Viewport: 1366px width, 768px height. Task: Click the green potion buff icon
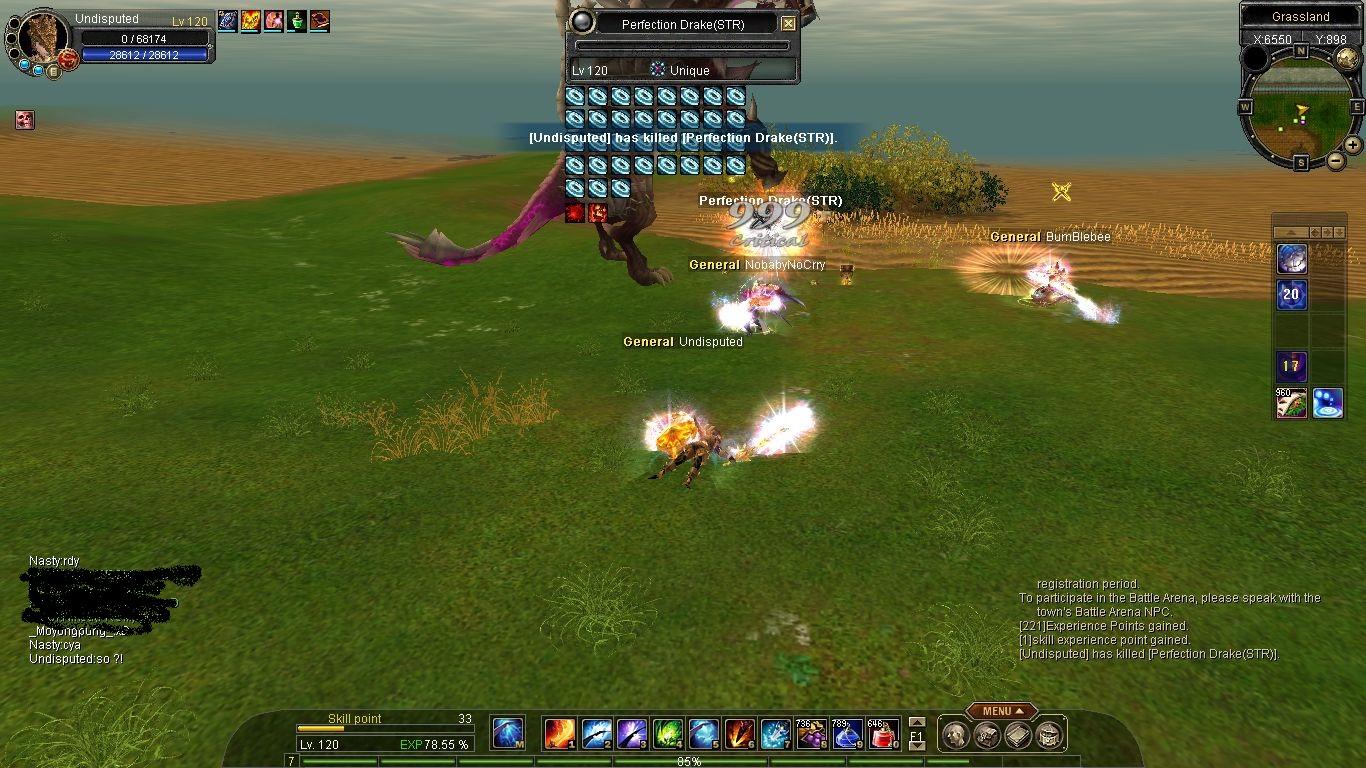[297, 20]
